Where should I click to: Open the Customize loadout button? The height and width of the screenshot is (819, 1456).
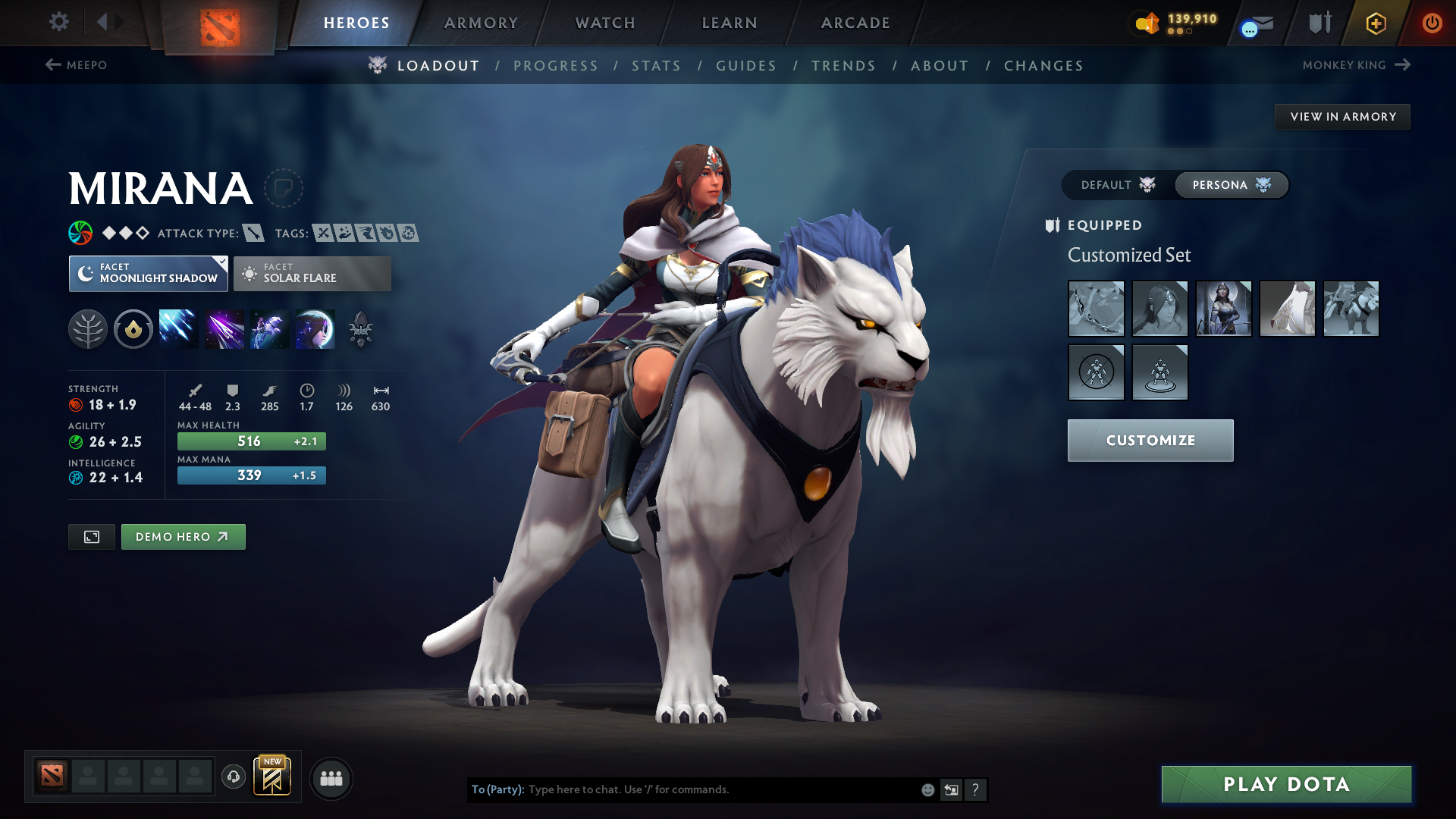pyautogui.click(x=1150, y=441)
